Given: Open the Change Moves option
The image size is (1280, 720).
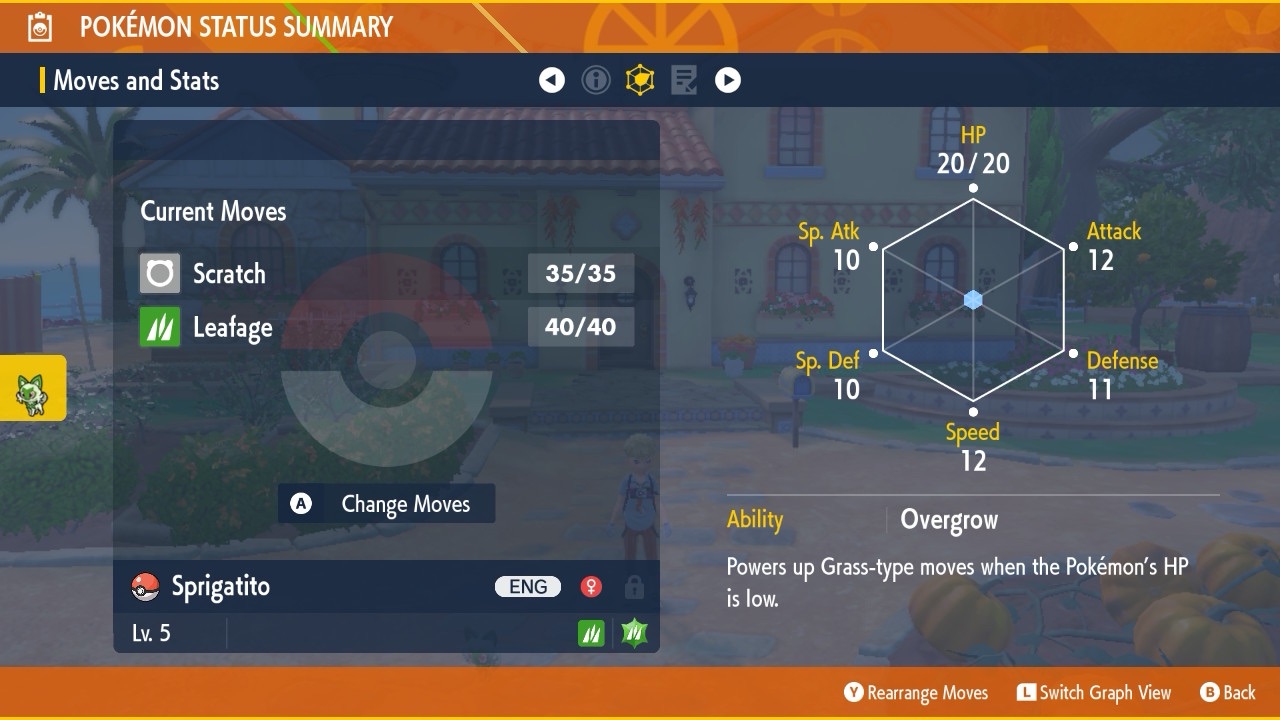Looking at the screenshot, I should tap(387, 504).
